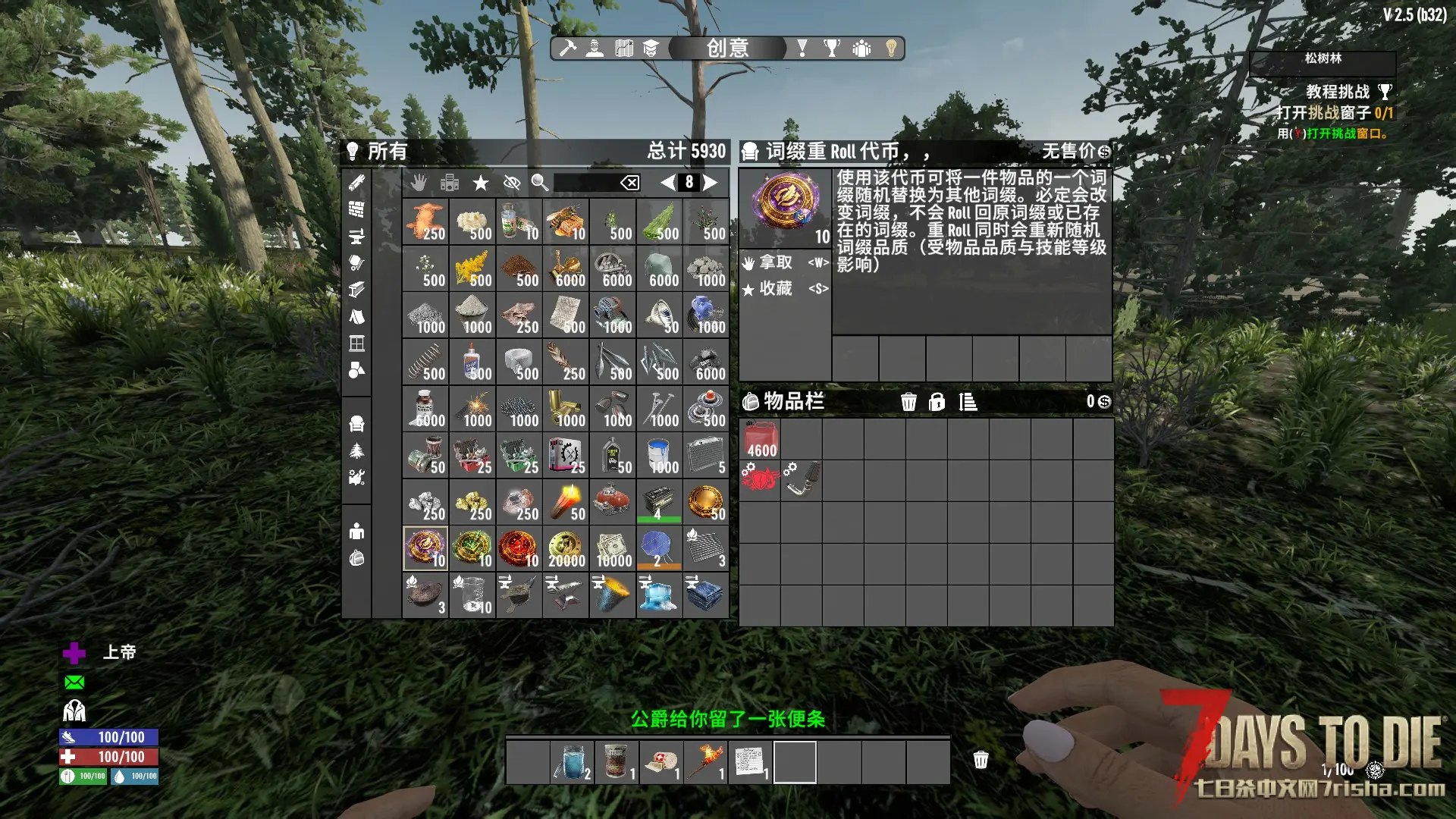Toggle the crossed-out eye visibility filter

[x=512, y=183]
